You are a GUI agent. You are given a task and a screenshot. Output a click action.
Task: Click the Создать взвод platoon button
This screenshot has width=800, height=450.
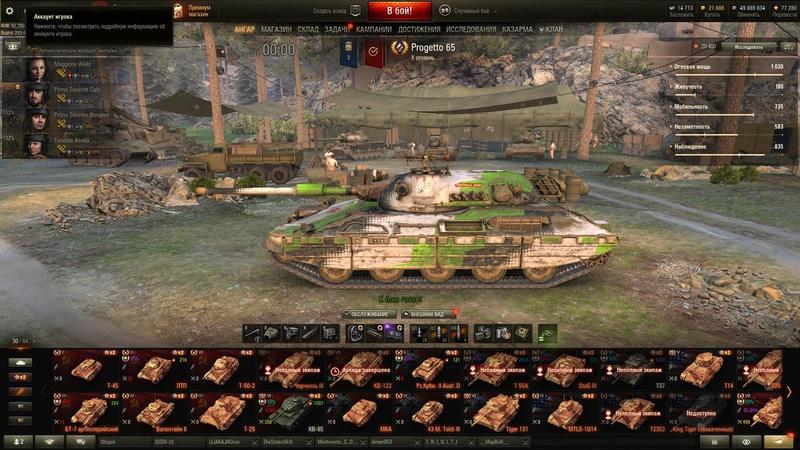[x=329, y=10]
